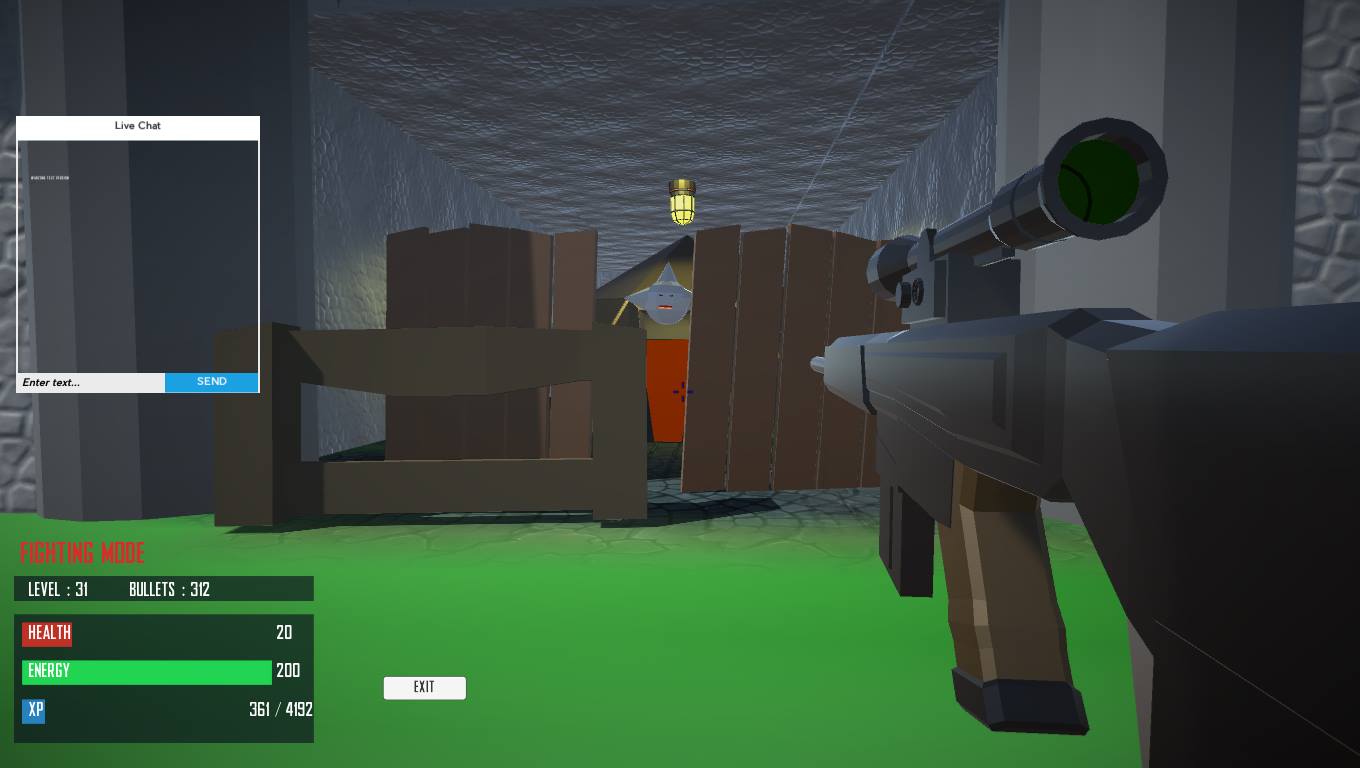Click the BULLETS : 312 counter
1360x768 pixels.
click(x=168, y=589)
